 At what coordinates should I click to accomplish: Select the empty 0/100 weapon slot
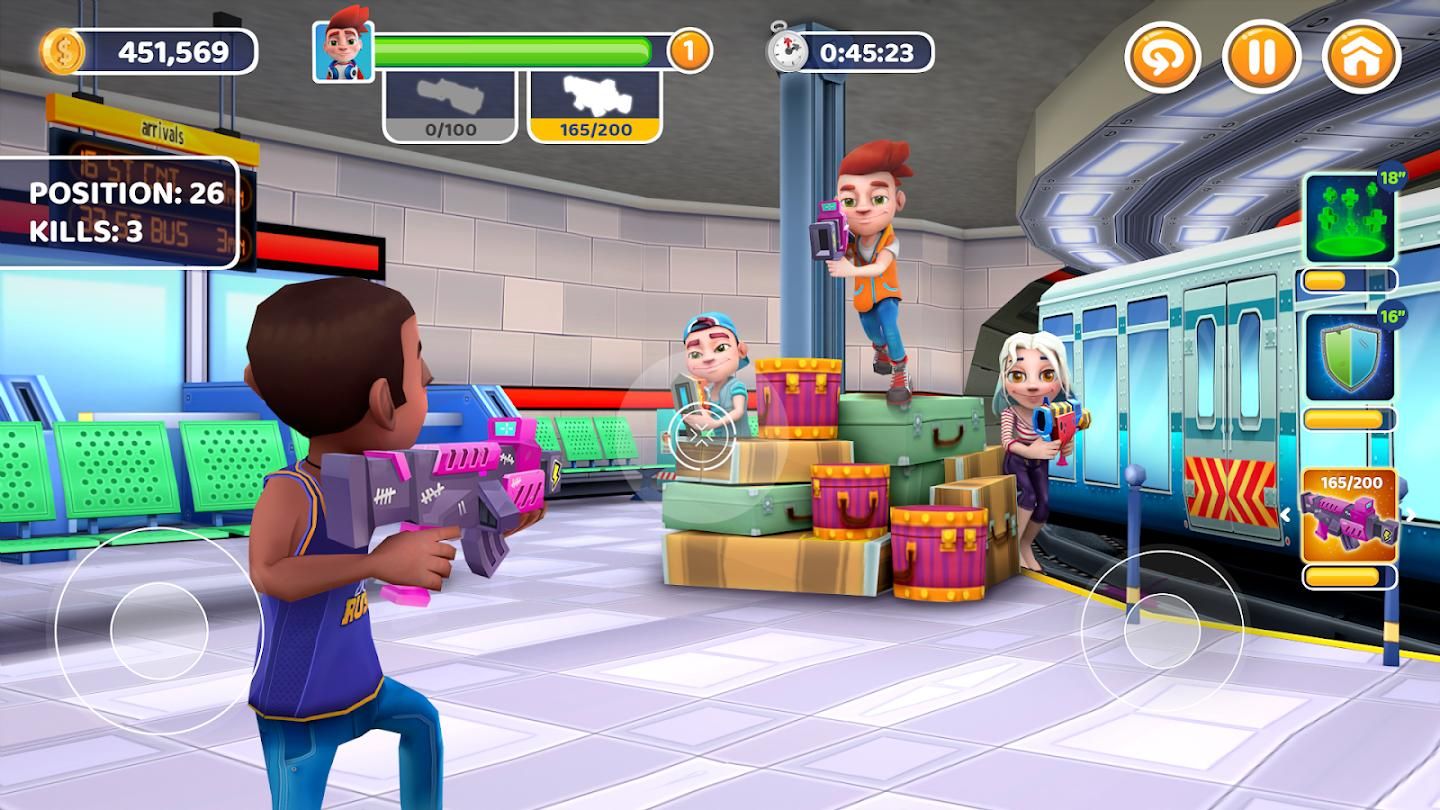click(x=449, y=106)
